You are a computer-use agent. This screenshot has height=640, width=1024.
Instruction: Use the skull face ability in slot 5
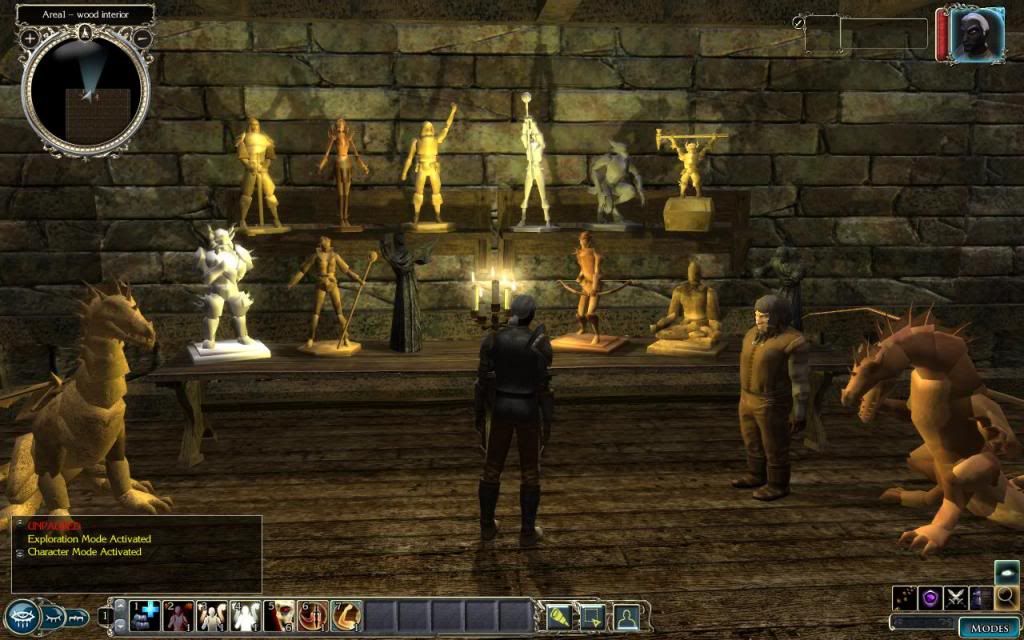point(280,615)
